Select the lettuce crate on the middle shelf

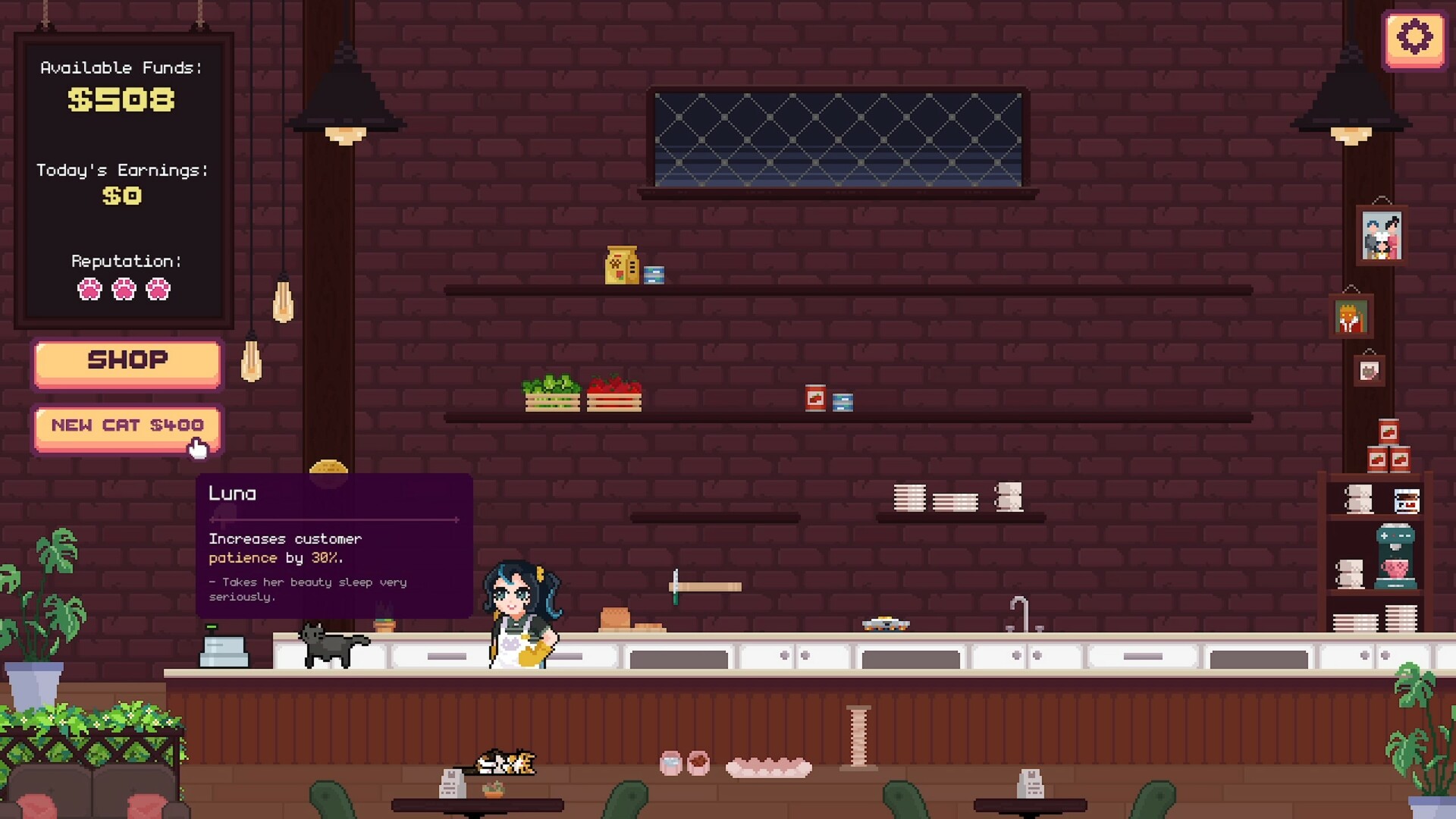[551, 392]
